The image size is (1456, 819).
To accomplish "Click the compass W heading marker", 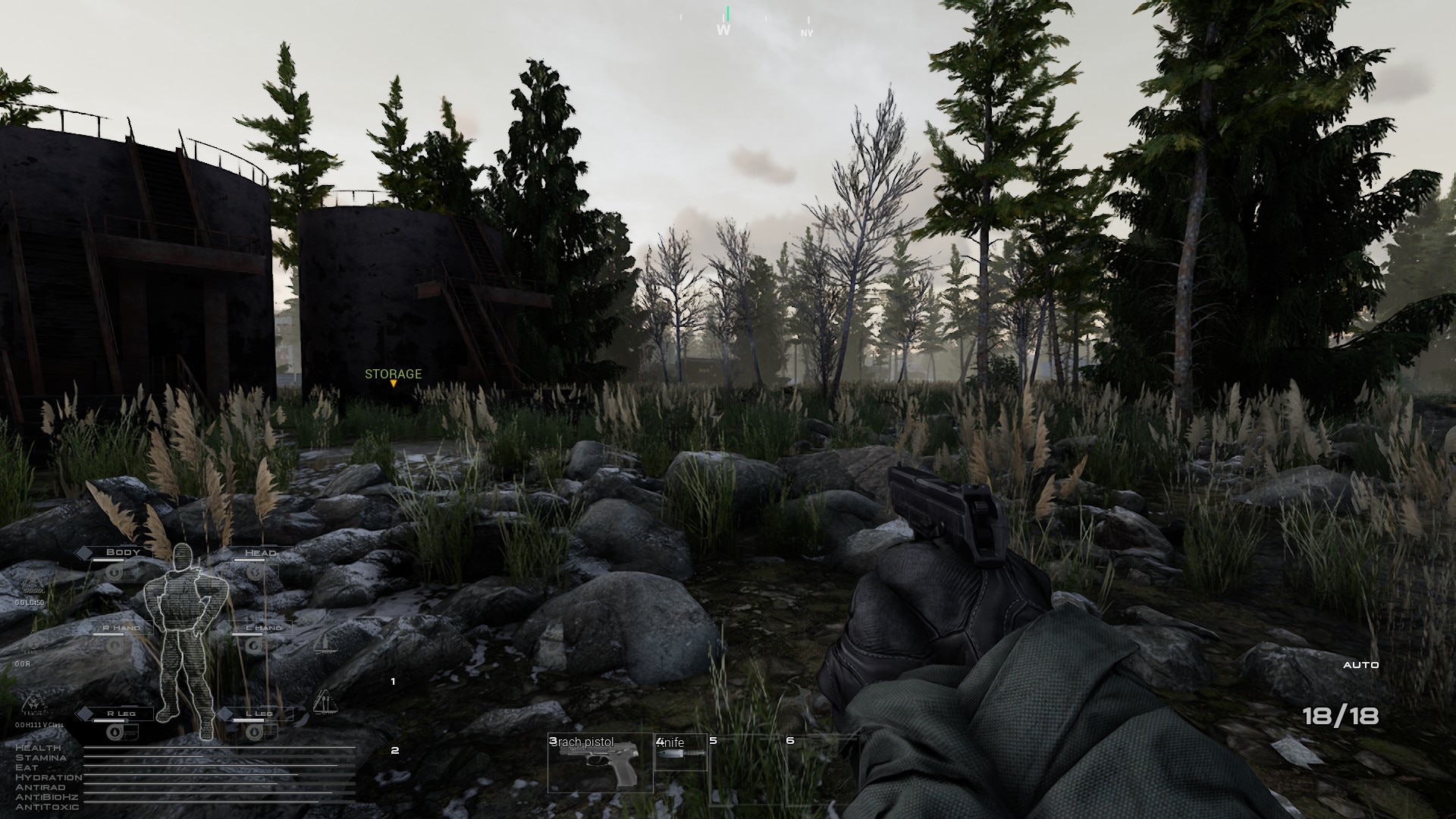I will coord(724,30).
